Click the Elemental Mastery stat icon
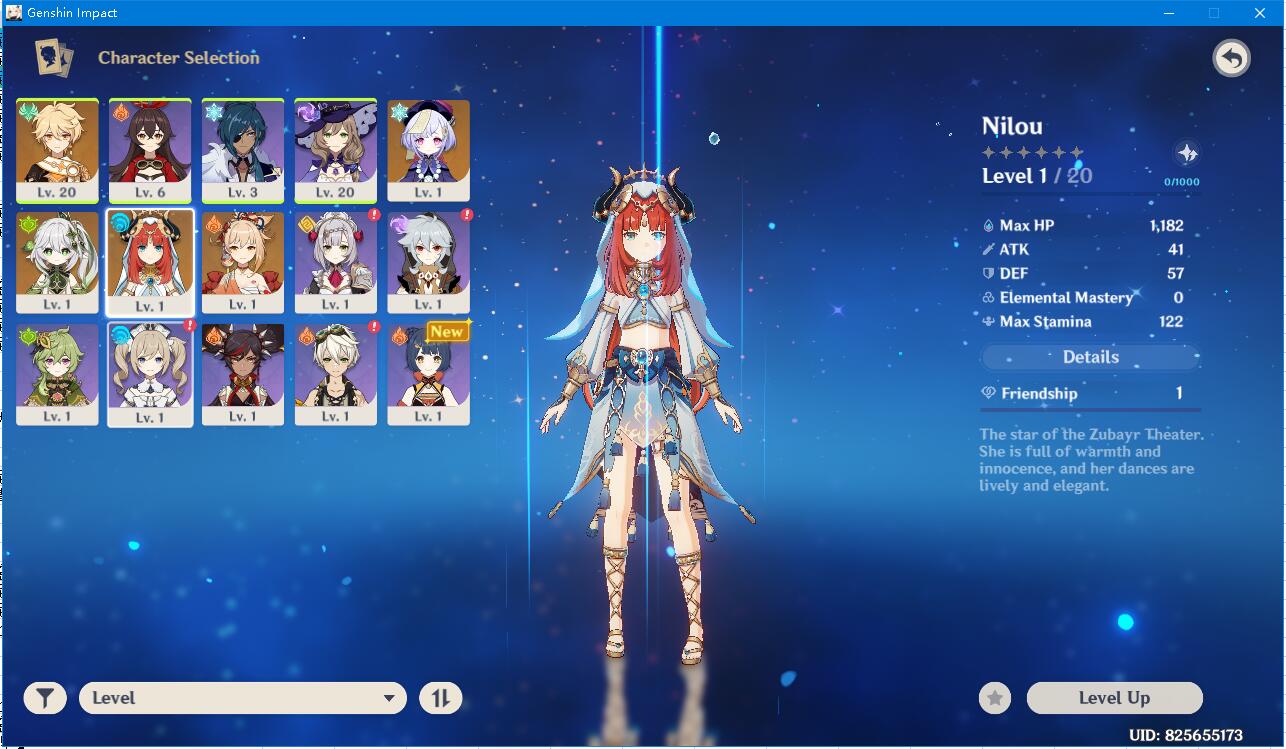1286x749 pixels. 990,297
